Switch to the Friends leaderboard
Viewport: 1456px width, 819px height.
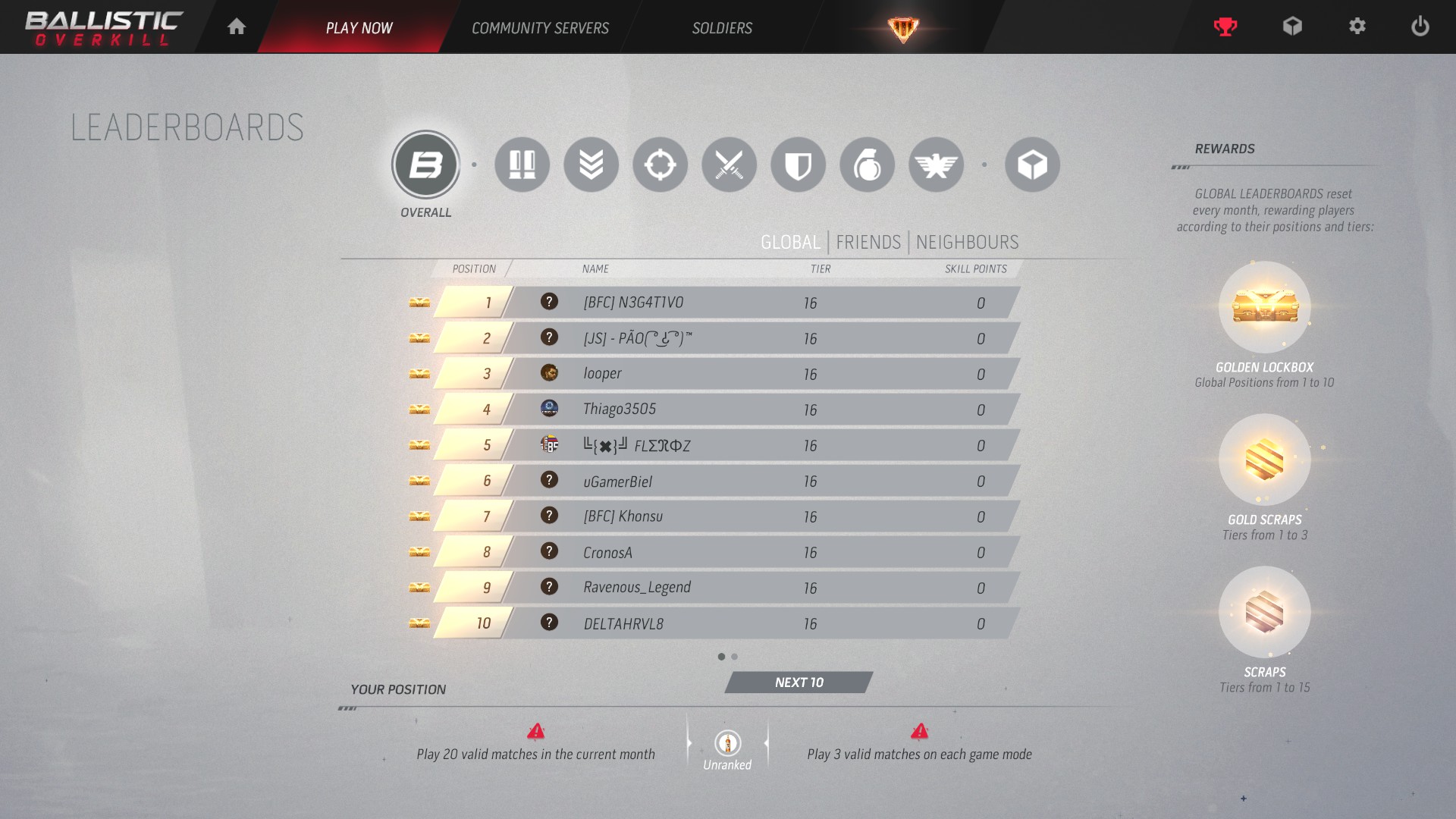pyautogui.click(x=868, y=243)
